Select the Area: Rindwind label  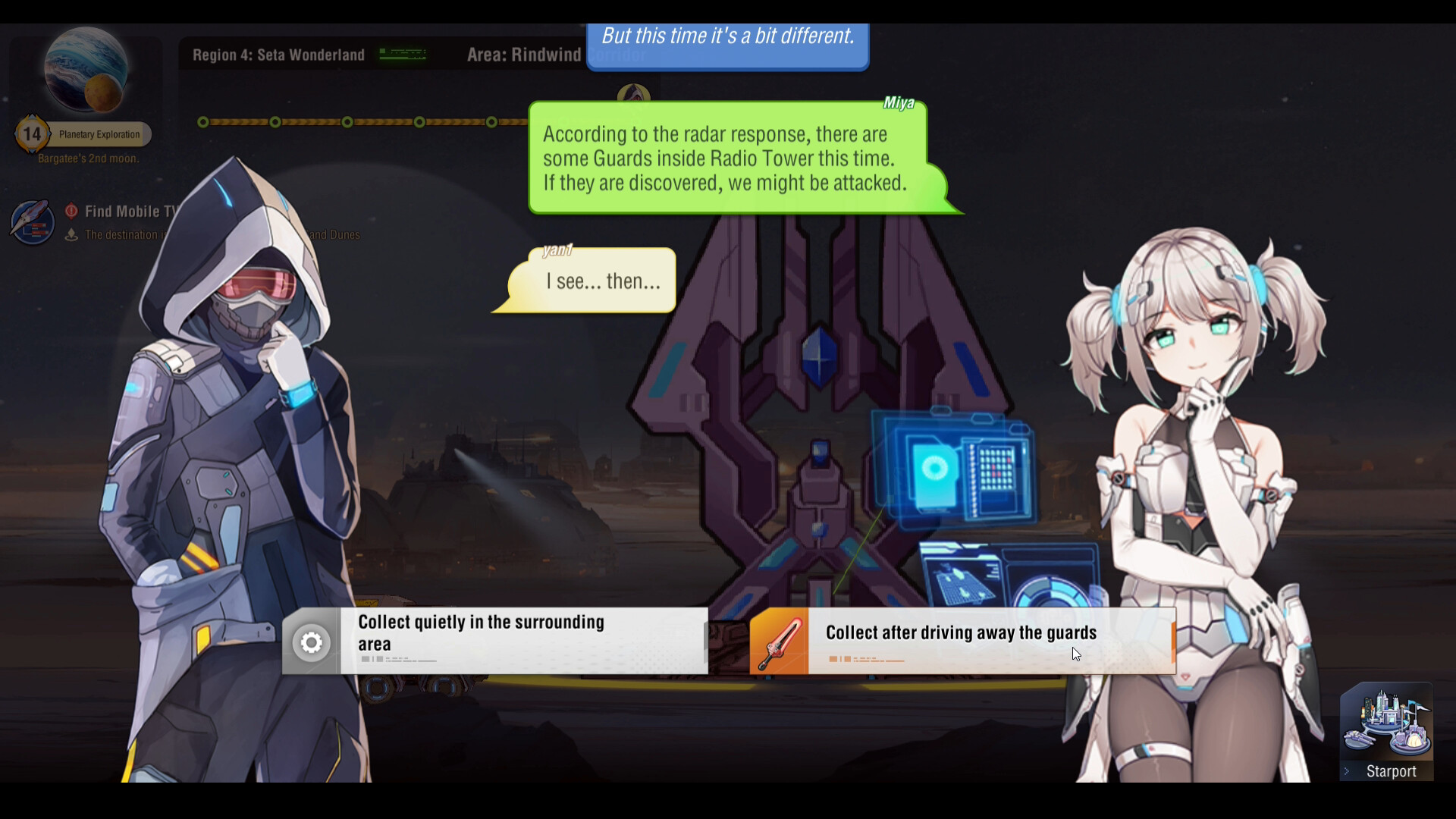(x=524, y=55)
